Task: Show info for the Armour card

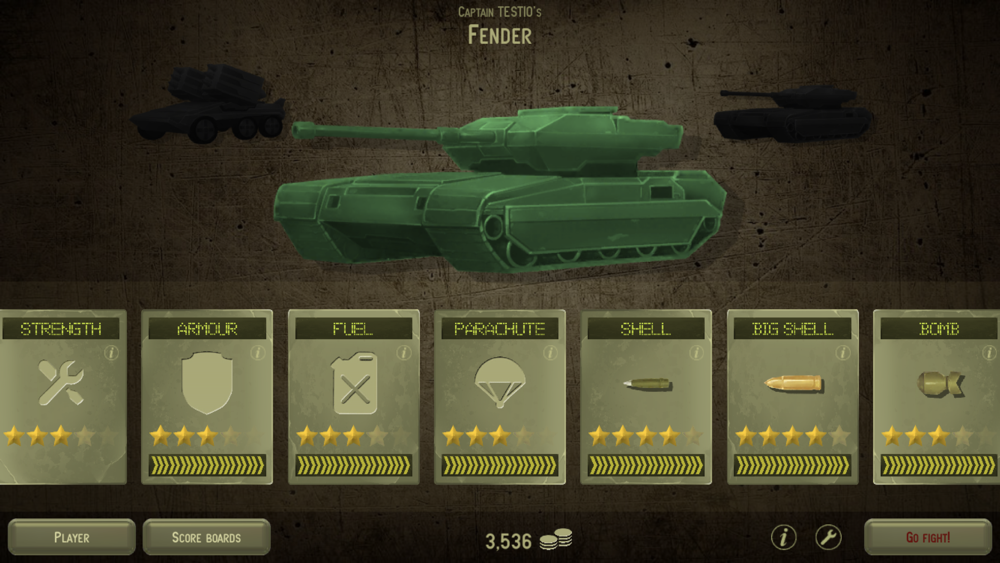Action: click(x=257, y=352)
